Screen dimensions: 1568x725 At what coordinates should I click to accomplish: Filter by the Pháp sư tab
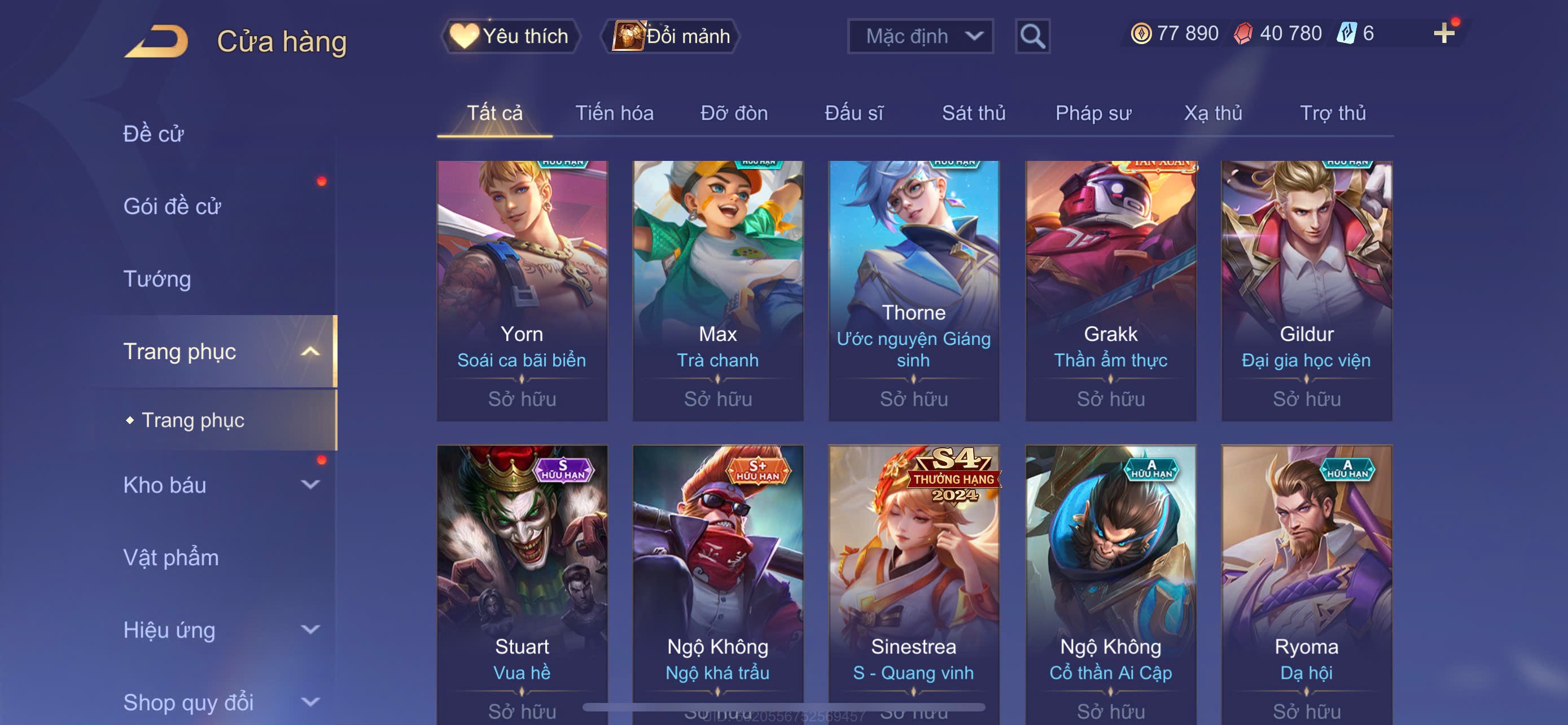tap(1093, 113)
